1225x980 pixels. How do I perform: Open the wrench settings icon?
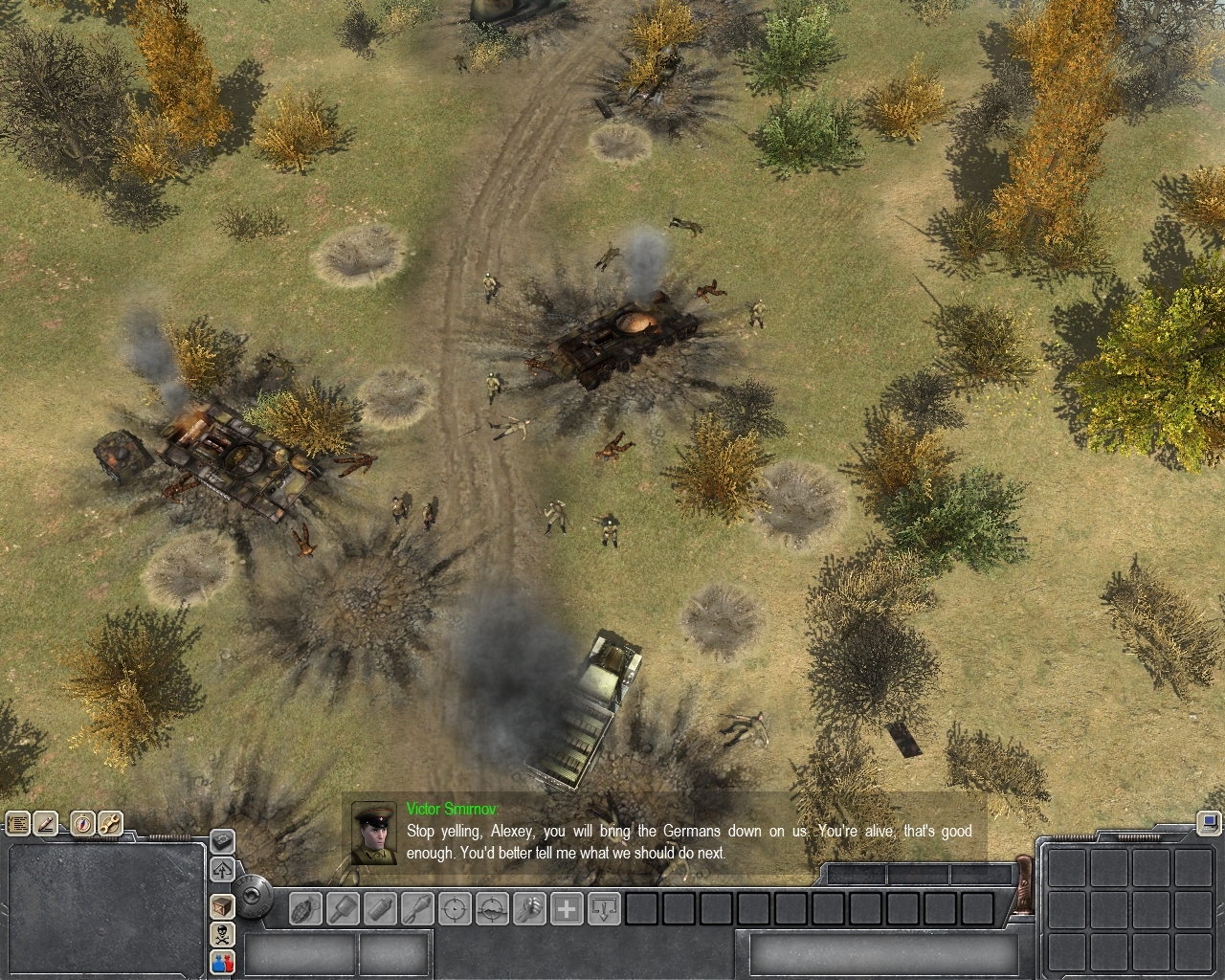pyautogui.click(x=108, y=823)
